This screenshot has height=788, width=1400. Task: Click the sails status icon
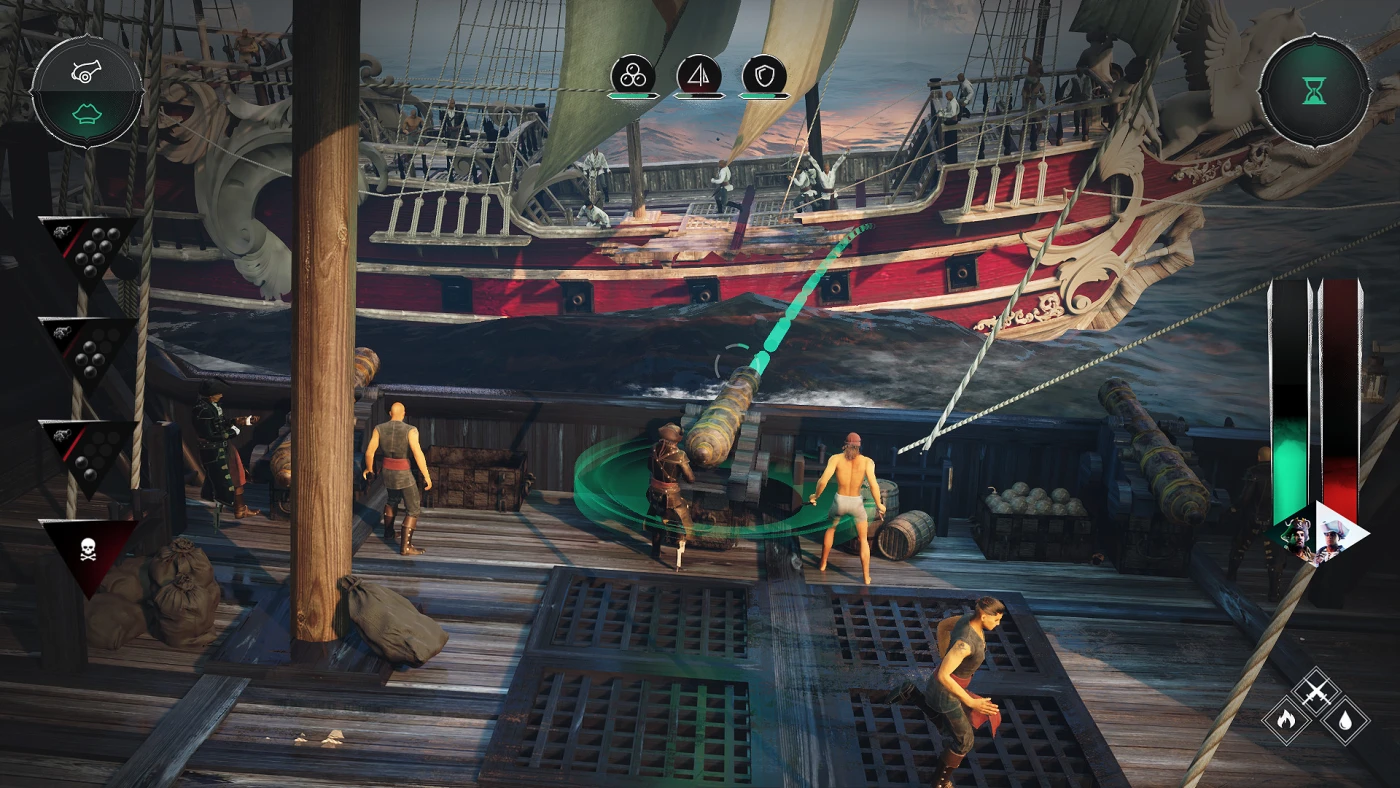point(699,74)
